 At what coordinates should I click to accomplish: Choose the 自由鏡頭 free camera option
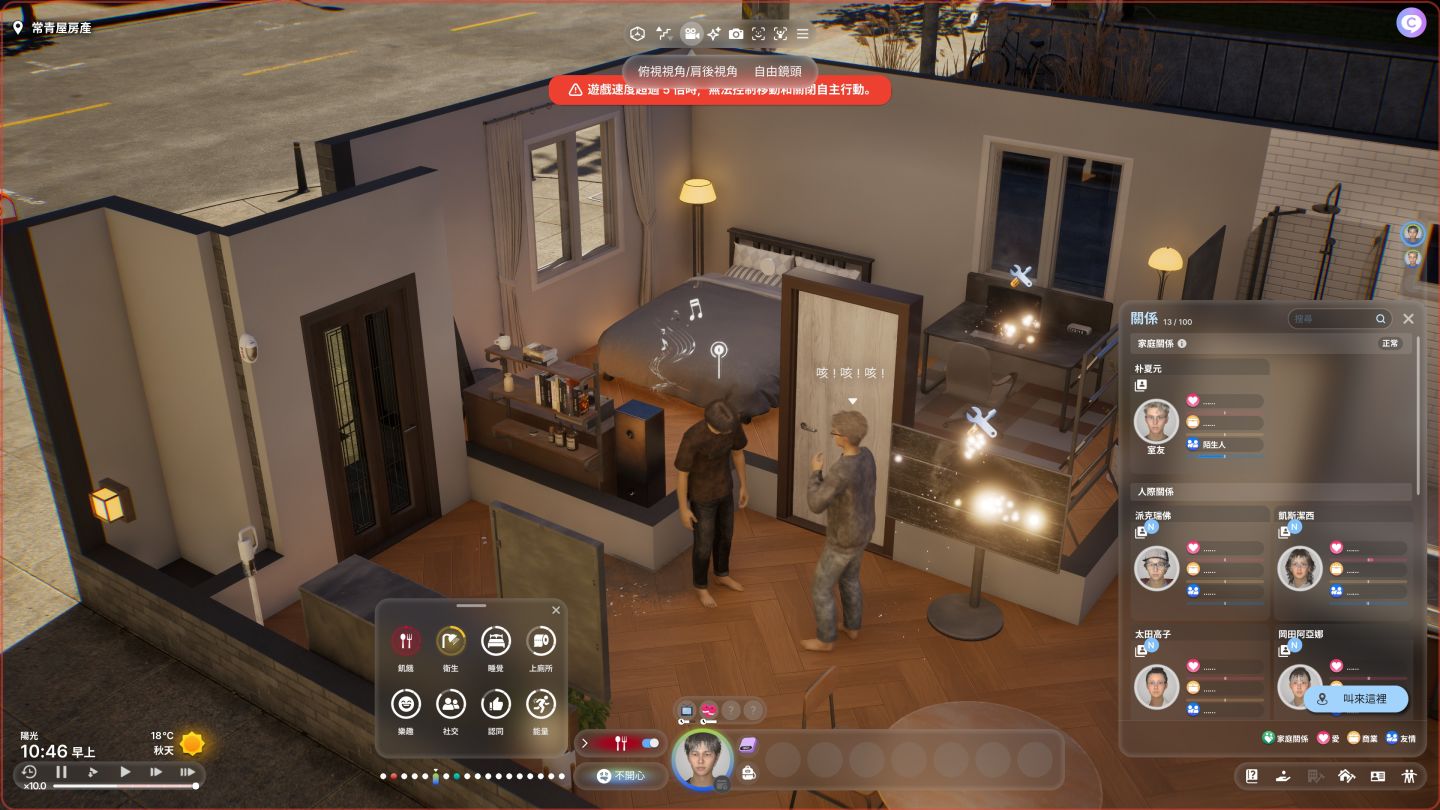point(780,71)
